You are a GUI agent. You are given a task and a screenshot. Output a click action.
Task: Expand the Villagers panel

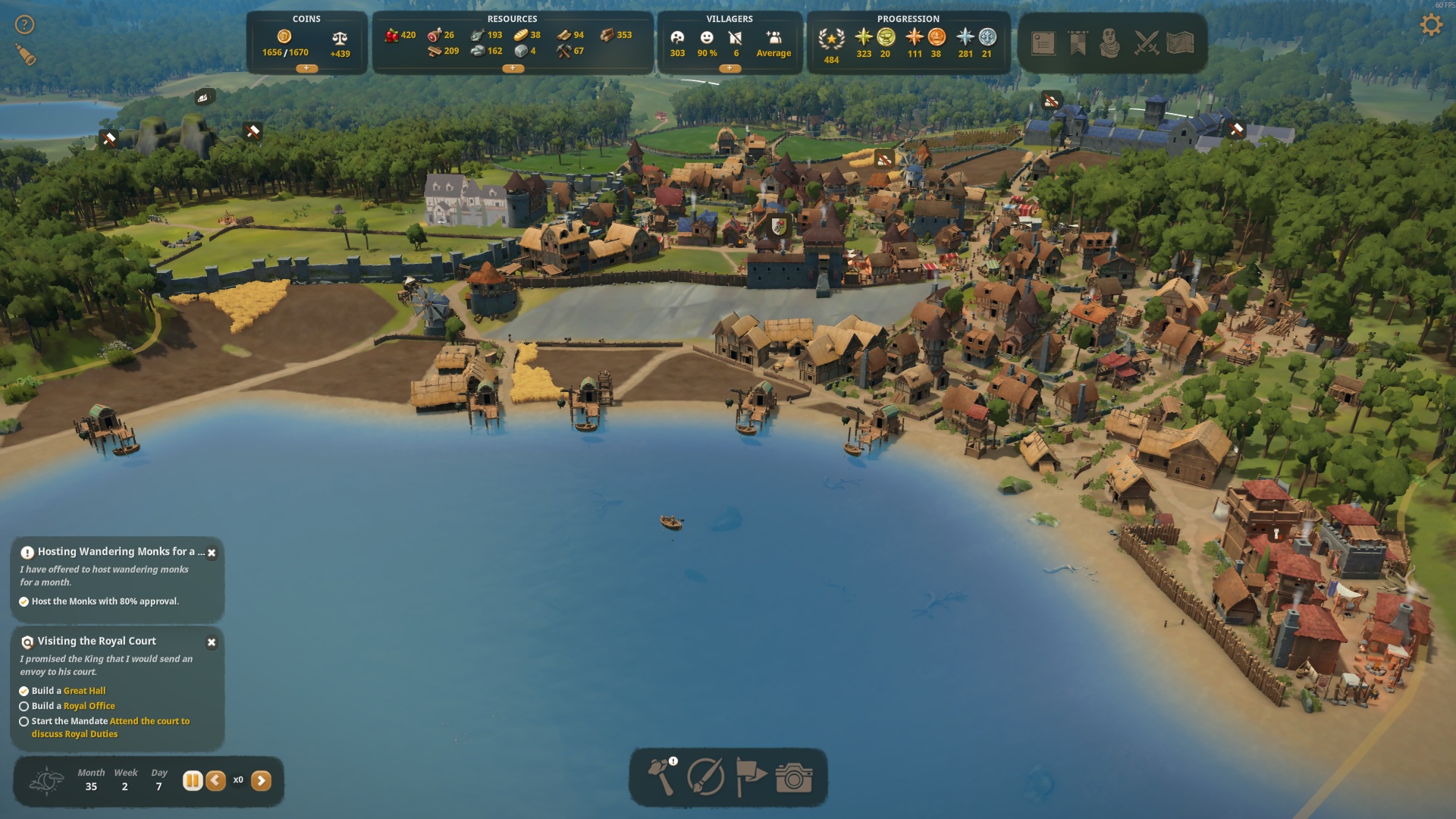pyautogui.click(x=730, y=68)
